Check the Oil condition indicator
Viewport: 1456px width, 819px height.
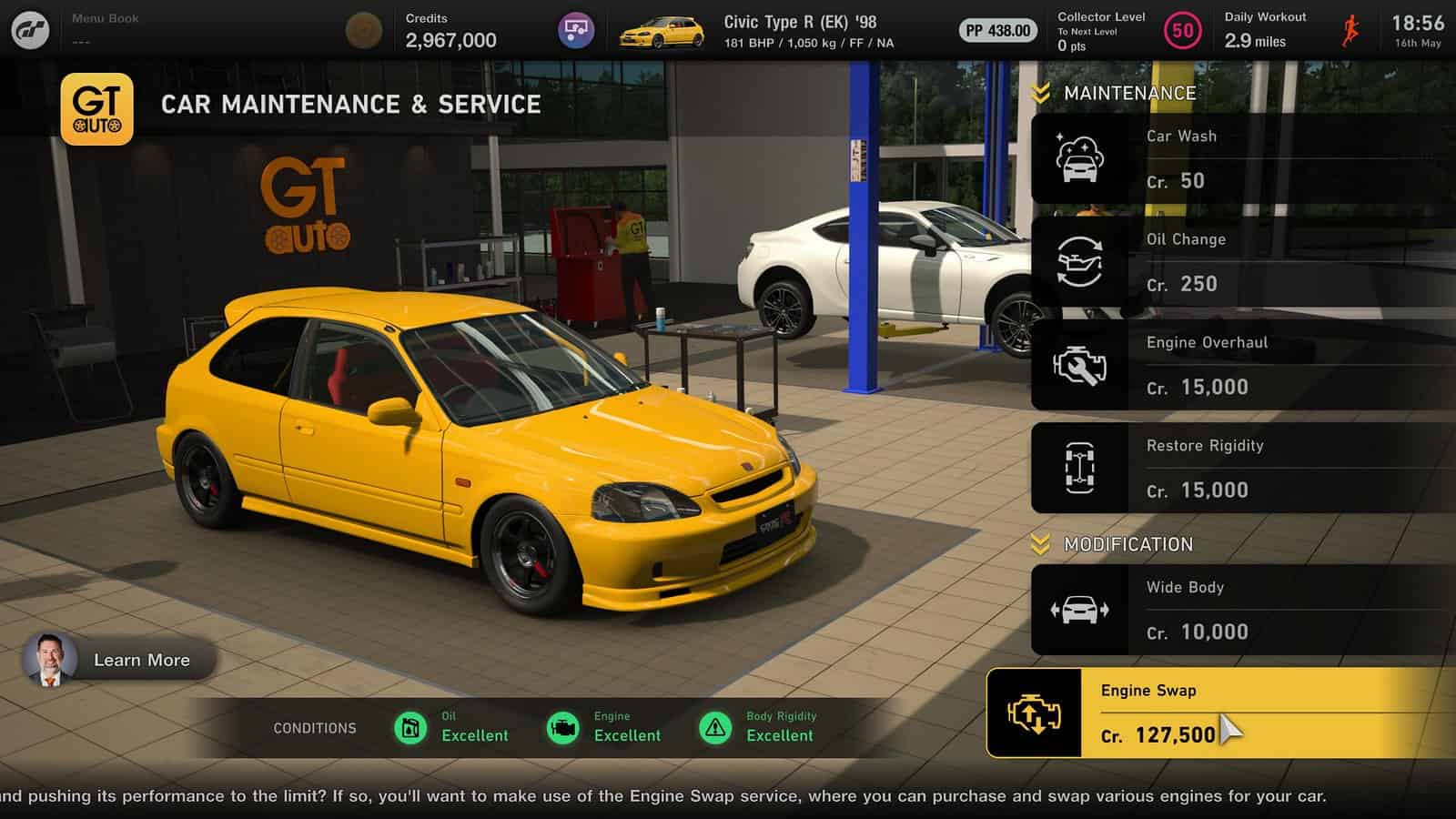410,727
